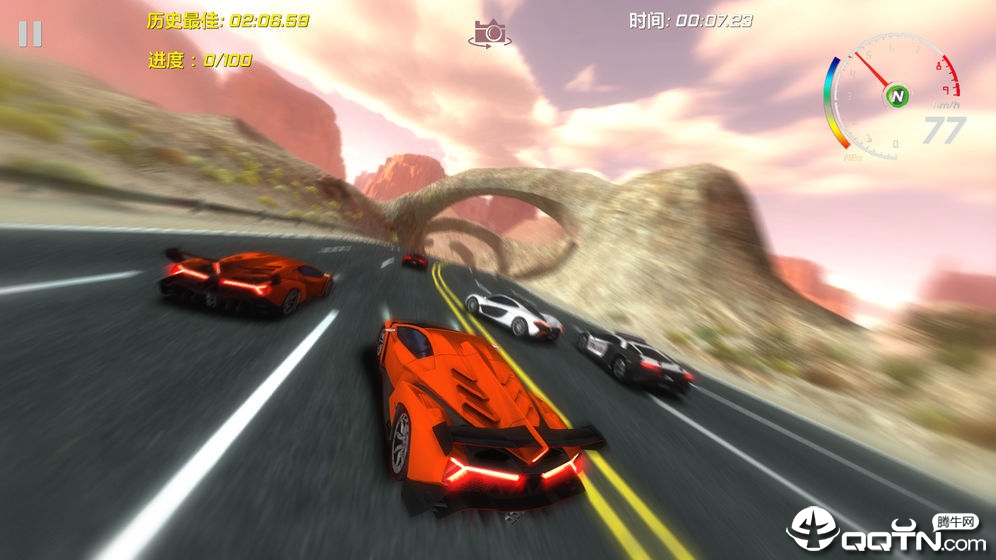
Task: Pause the race
Action: coord(30,34)
